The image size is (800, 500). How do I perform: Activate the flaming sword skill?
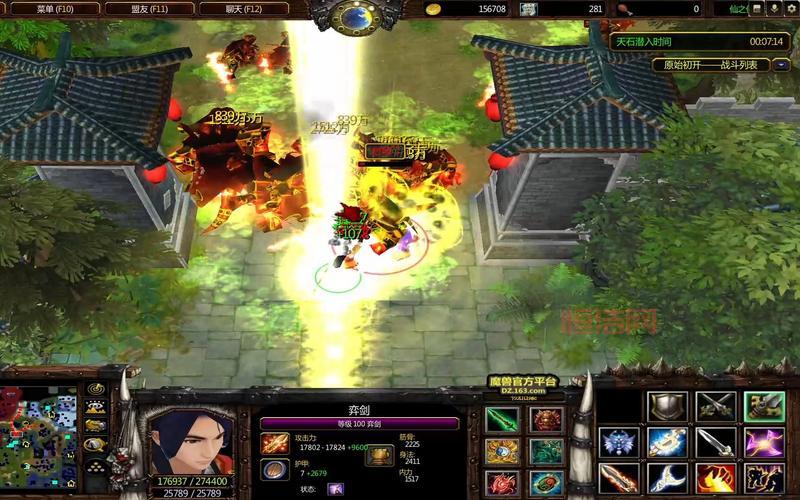[617, 478]
